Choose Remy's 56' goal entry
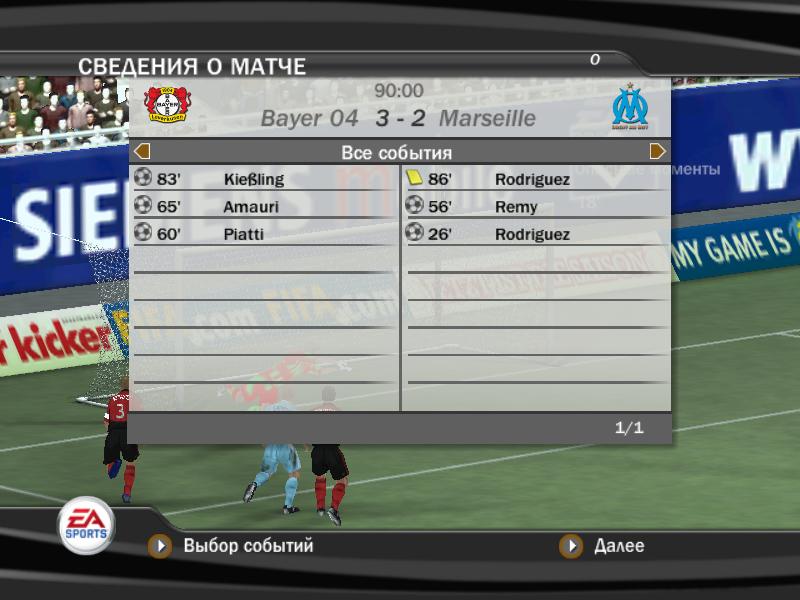Image resolution: width=800 pixels, height=600 pixels. click(535, 207)
